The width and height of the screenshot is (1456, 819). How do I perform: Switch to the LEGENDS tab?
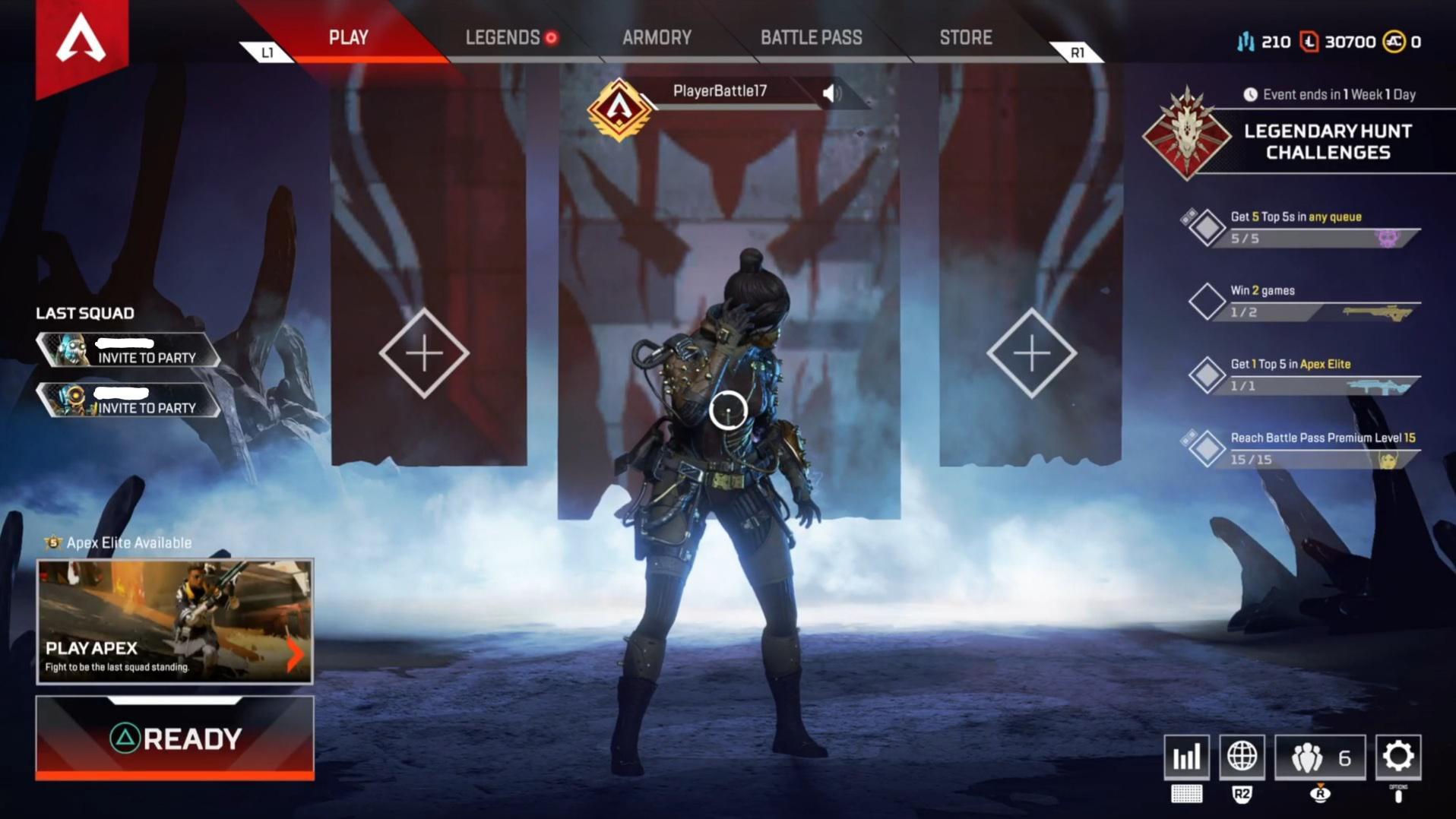(504, 36)
